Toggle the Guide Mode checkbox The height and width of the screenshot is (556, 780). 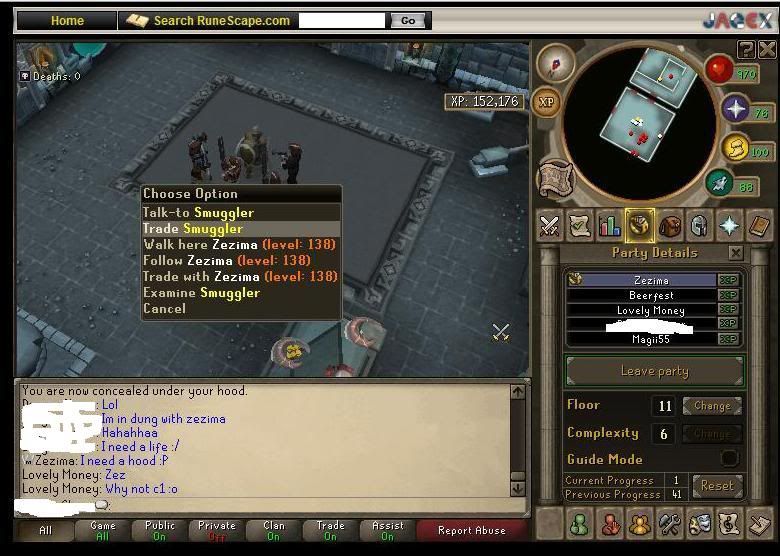(730, 458)
